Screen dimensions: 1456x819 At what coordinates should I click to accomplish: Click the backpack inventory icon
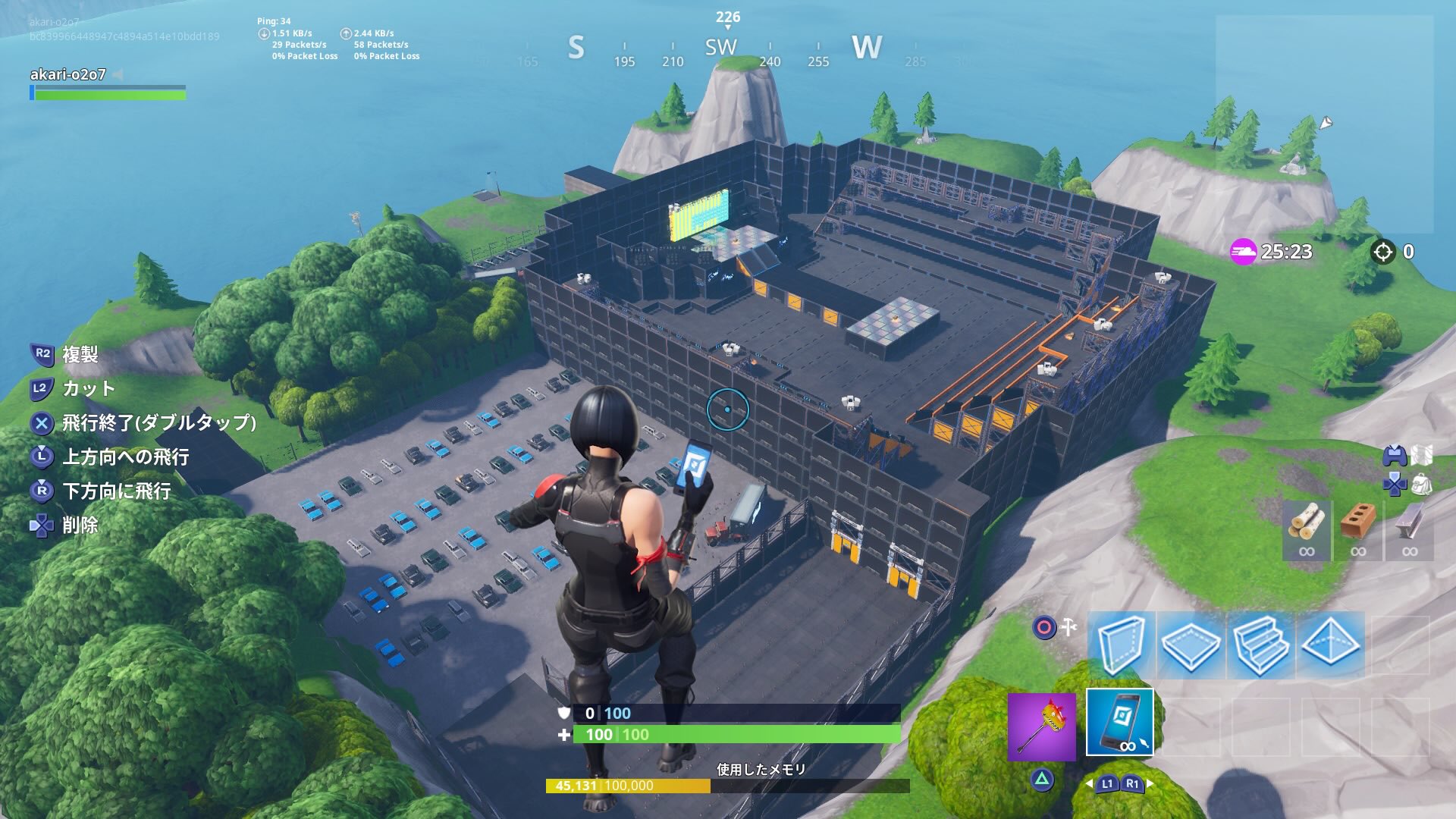(x=1421, y=485)
